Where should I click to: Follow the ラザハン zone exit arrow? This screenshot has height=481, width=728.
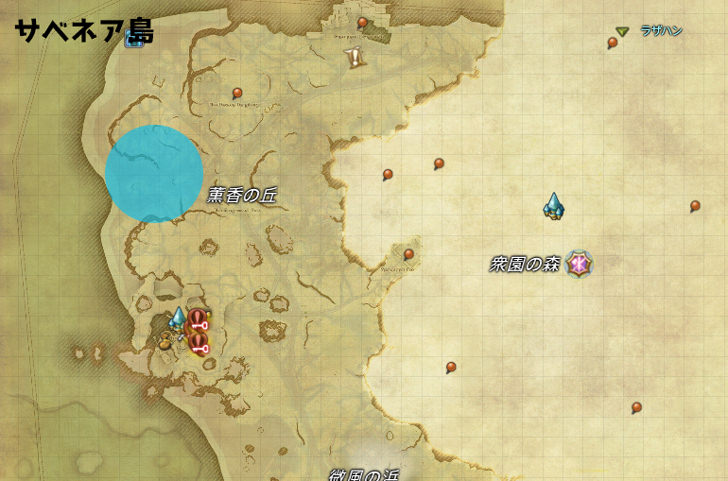[622, 32]
